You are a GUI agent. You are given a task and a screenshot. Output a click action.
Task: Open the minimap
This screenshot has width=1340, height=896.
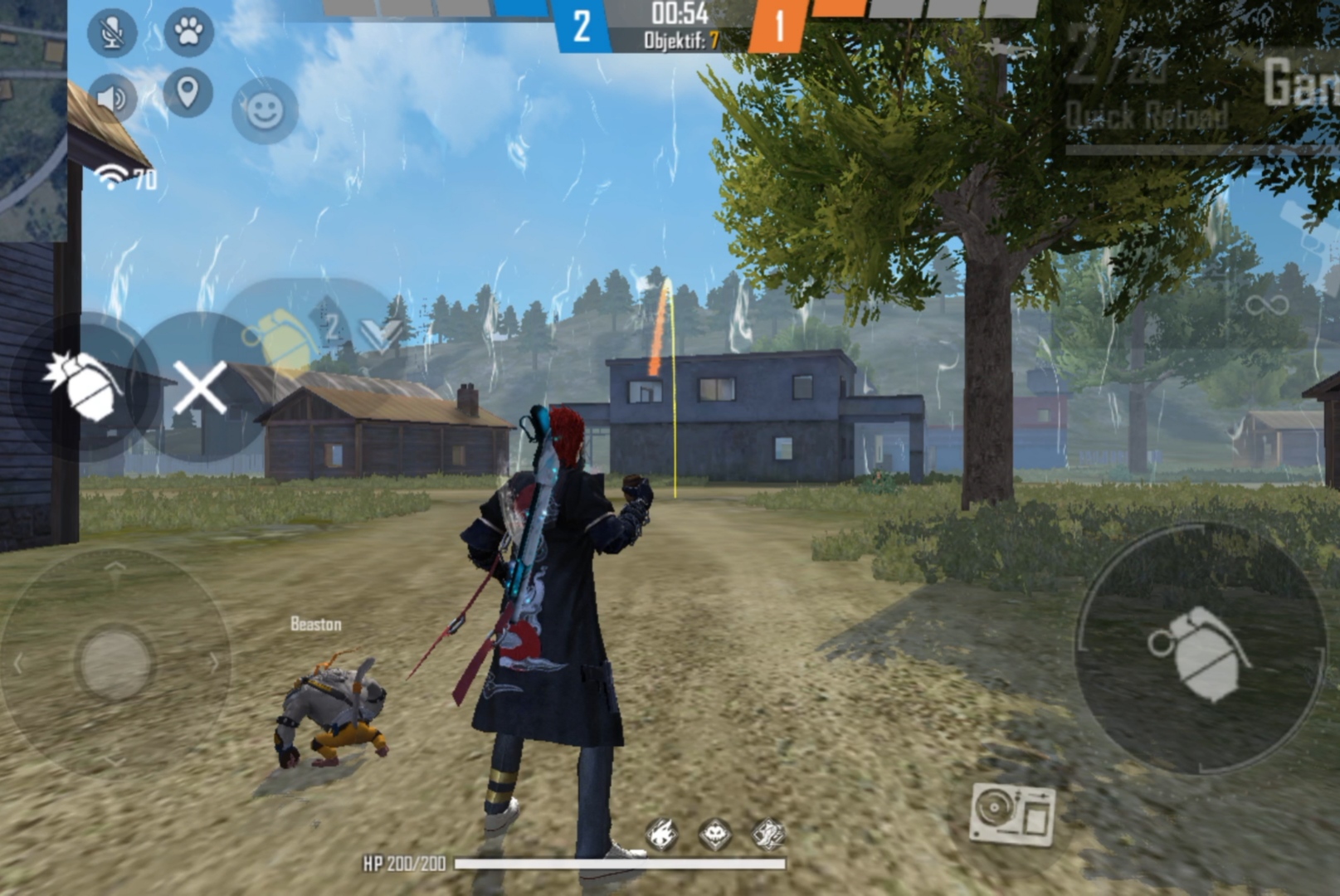tap(33, 116)
